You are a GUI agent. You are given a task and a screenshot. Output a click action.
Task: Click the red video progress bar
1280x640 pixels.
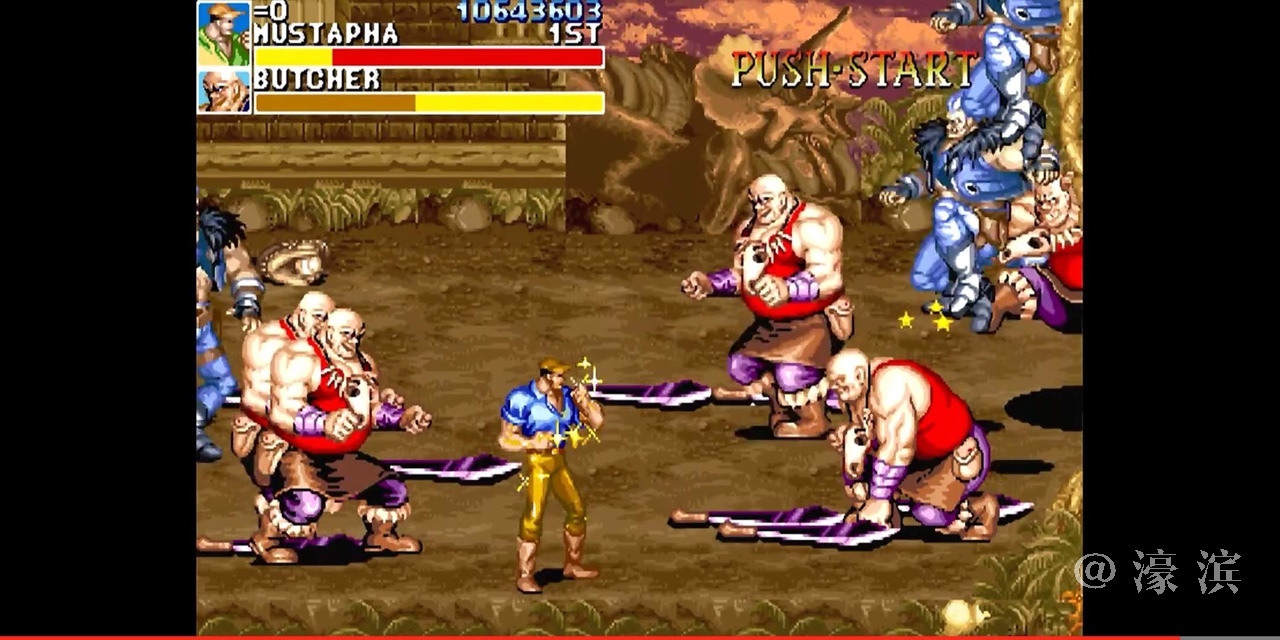tap(600, 637)
